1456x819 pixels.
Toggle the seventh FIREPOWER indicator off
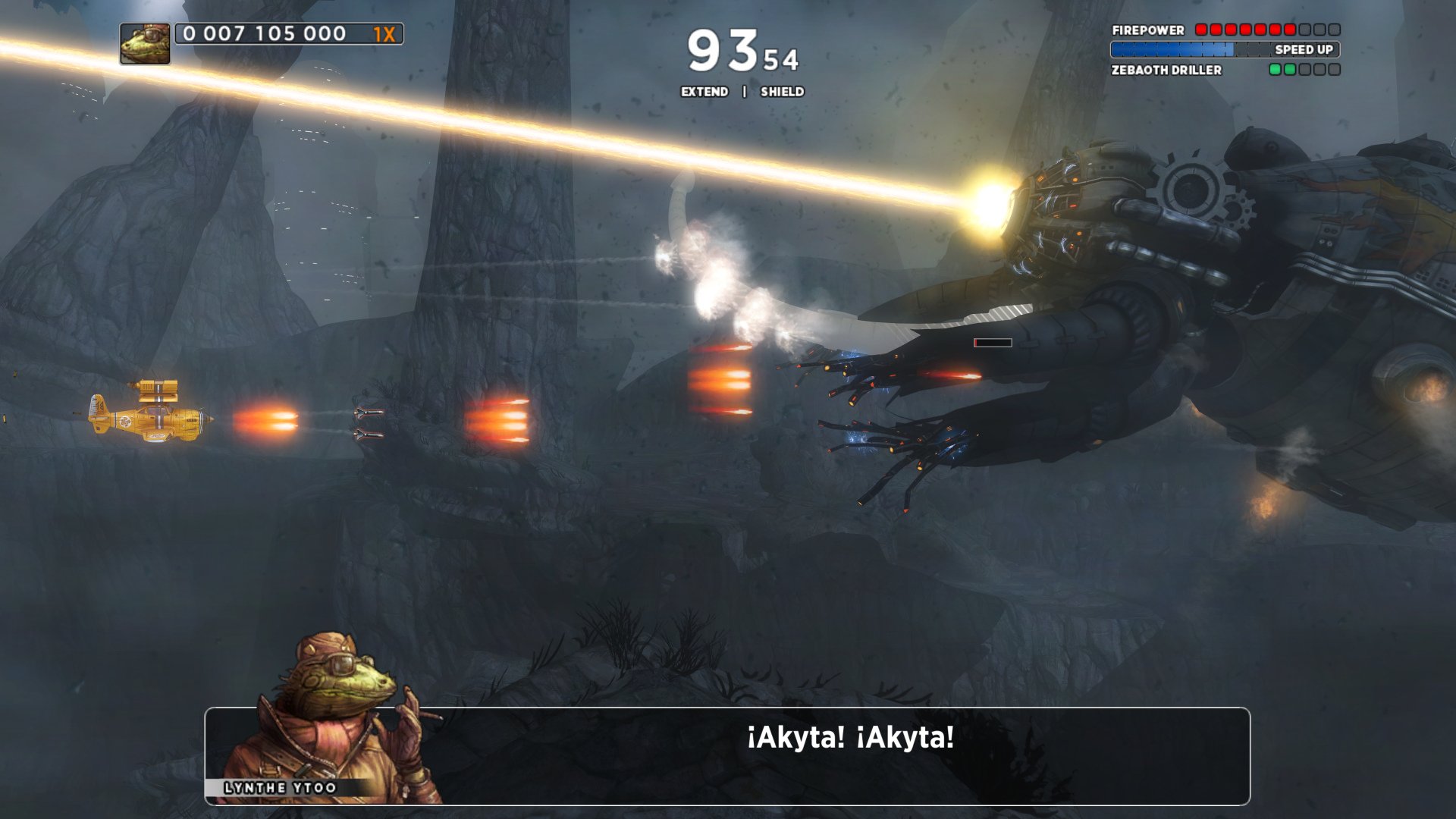click(1291, 30)
